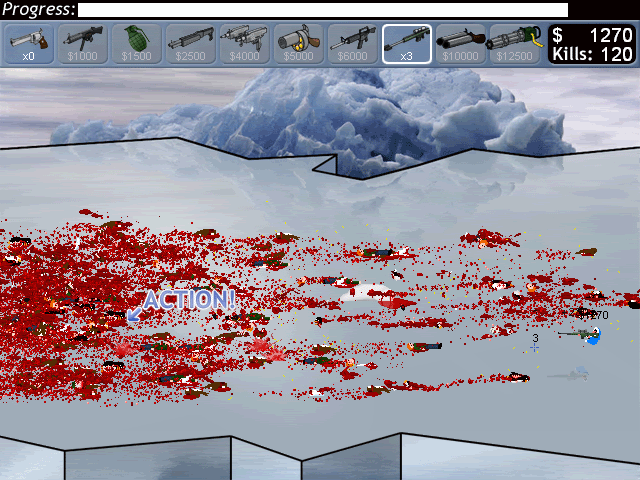Screen dimensions: 640x480
Task: Buy the $10000 rocket launcher
Action: tap(461, 44)
